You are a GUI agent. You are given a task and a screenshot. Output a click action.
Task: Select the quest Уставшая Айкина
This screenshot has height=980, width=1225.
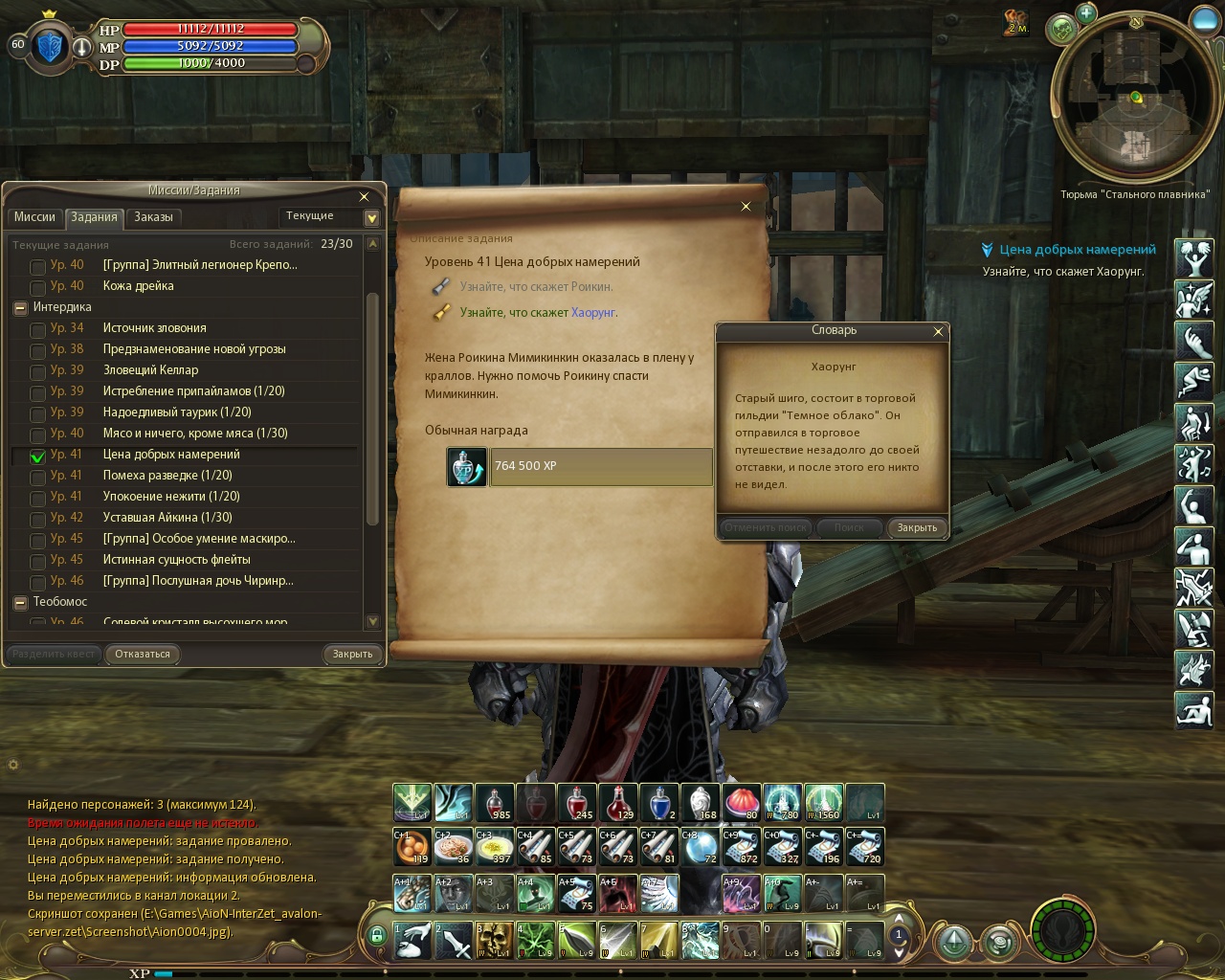tap(167, 518)
